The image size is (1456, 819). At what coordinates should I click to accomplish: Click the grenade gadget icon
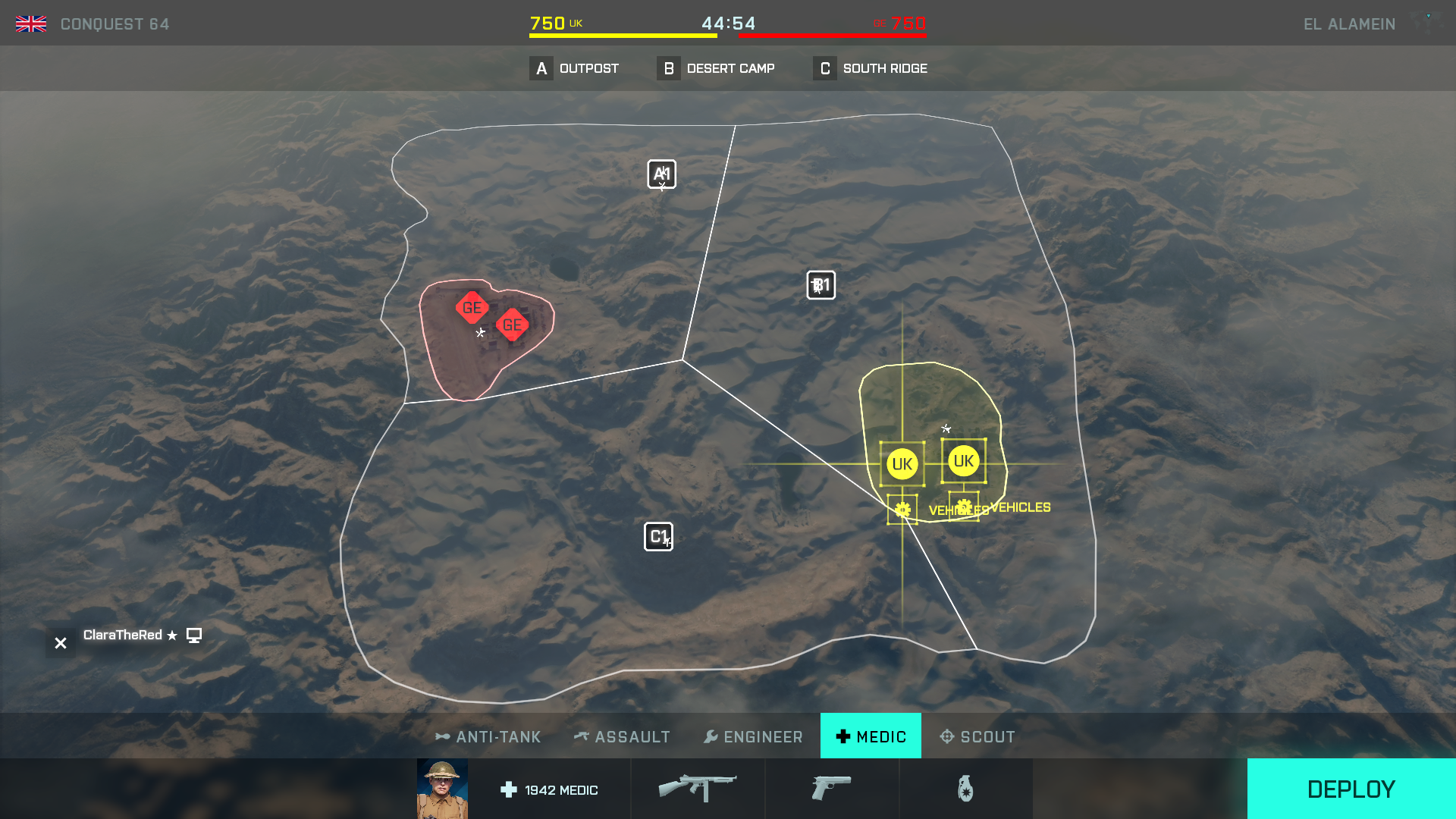[x=966, y=788]
